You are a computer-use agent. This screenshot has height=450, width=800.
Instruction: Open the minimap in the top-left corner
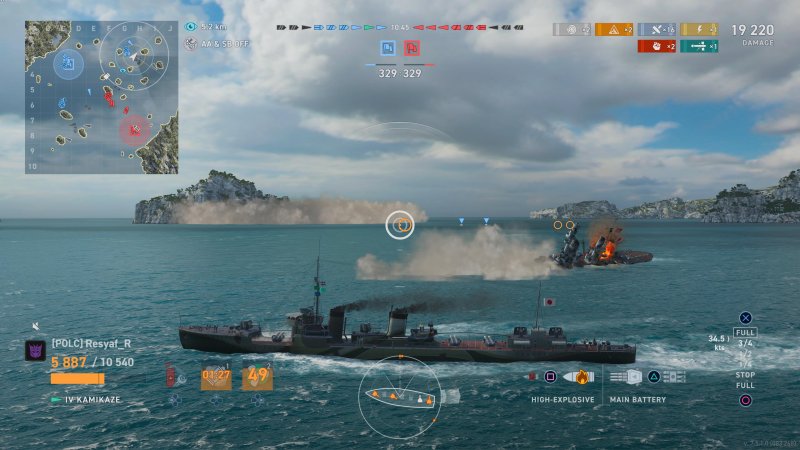[x=101, y=96]
